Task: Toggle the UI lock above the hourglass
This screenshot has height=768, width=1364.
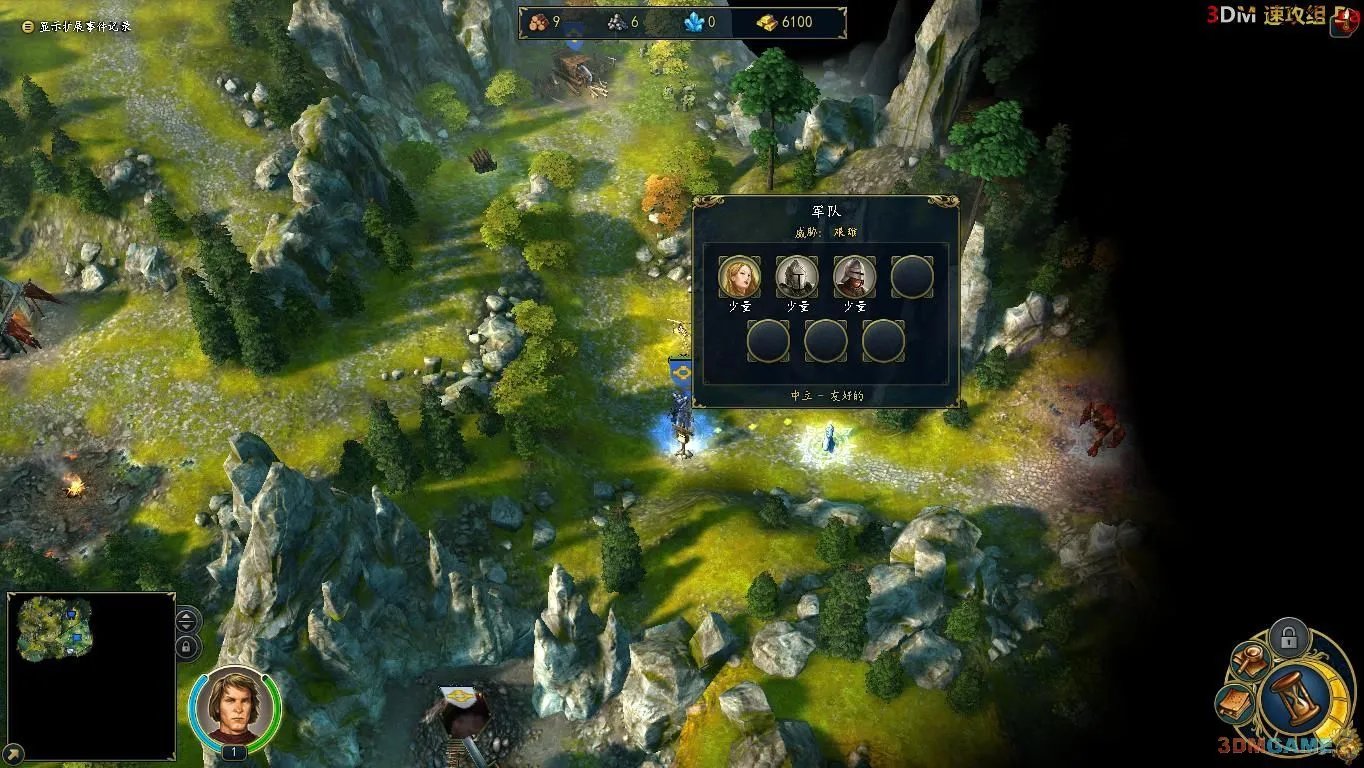Action: coord(1290,636)
